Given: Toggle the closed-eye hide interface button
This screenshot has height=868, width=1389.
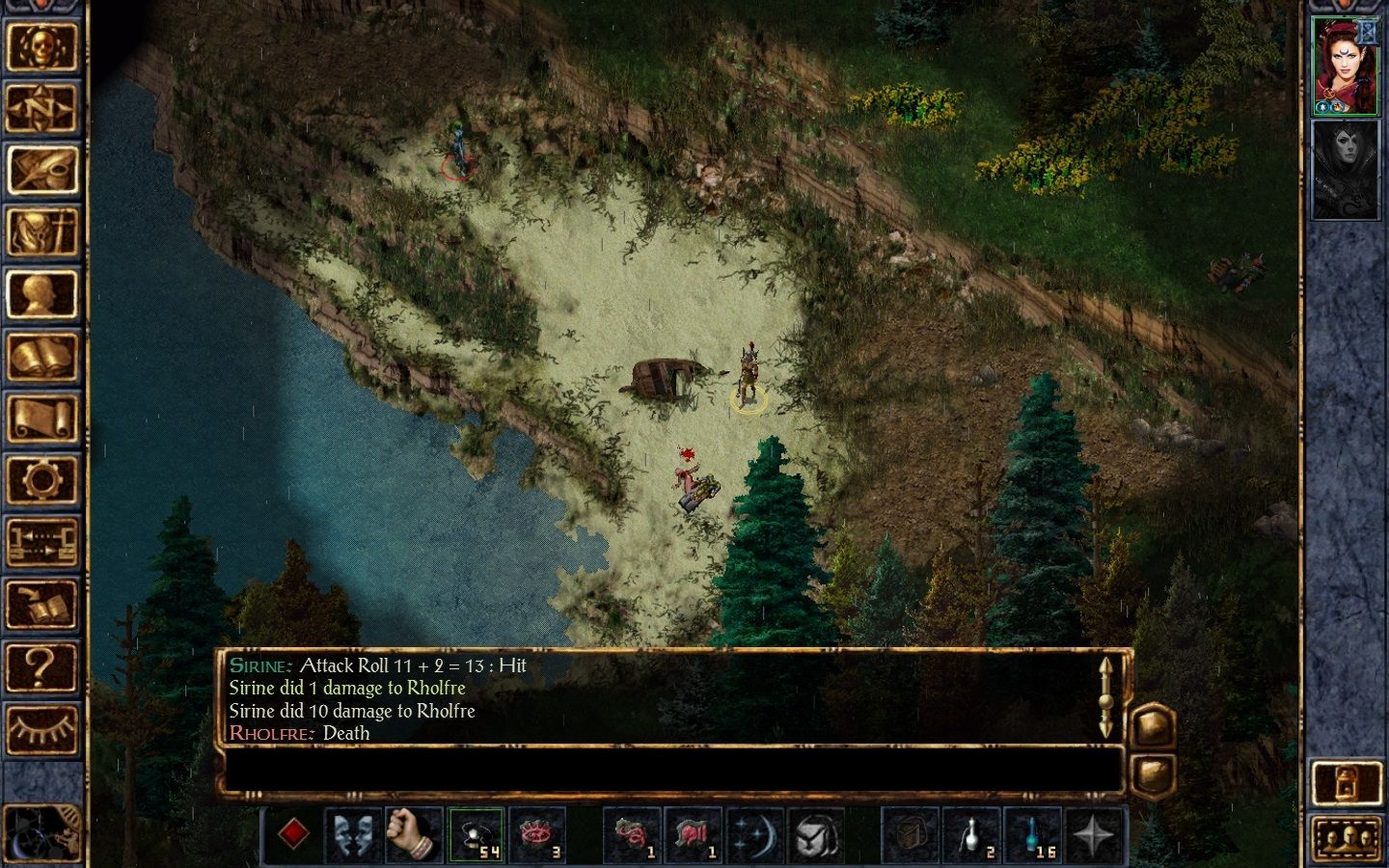Looking at the screenshot, I should [x=41, y=728].
